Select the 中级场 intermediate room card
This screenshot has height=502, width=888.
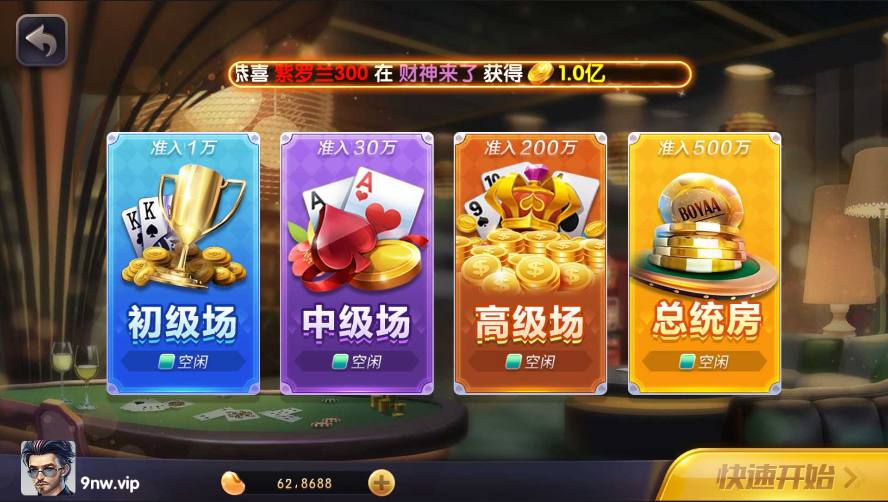click(356, 262)
